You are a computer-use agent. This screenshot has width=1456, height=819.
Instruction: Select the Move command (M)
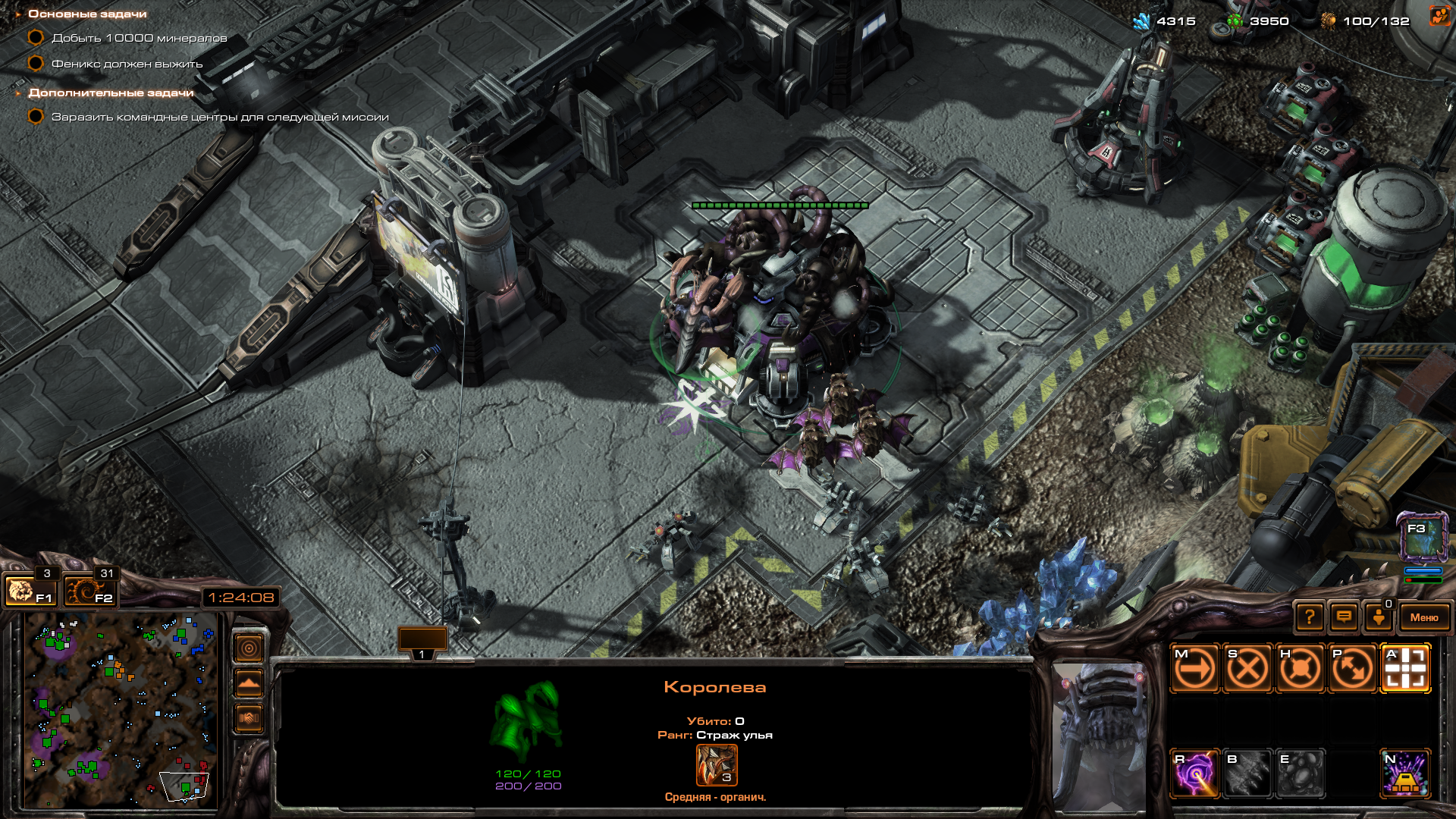[1195, 669]
